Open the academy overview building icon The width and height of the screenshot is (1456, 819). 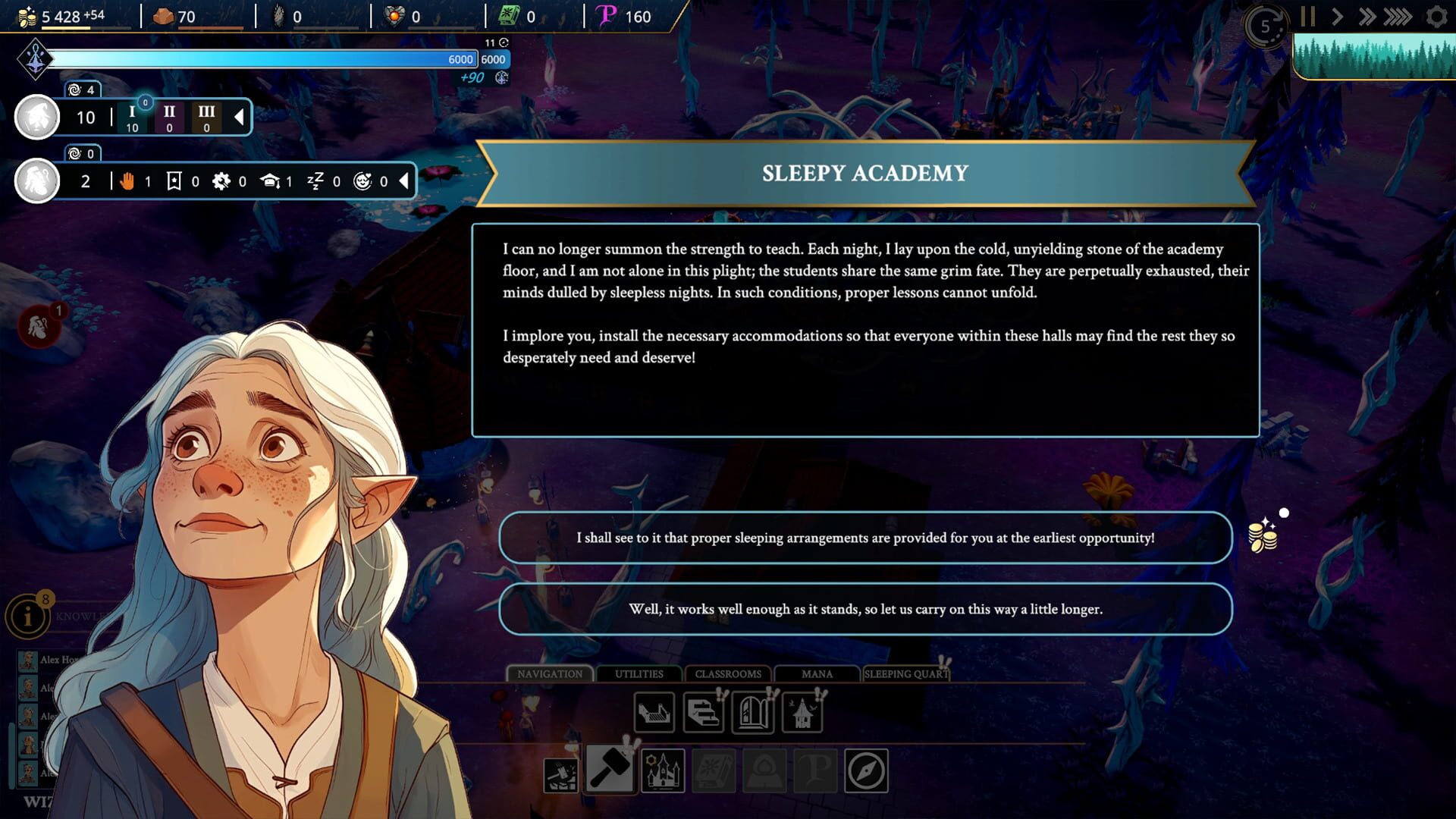[x=662, y=770]
